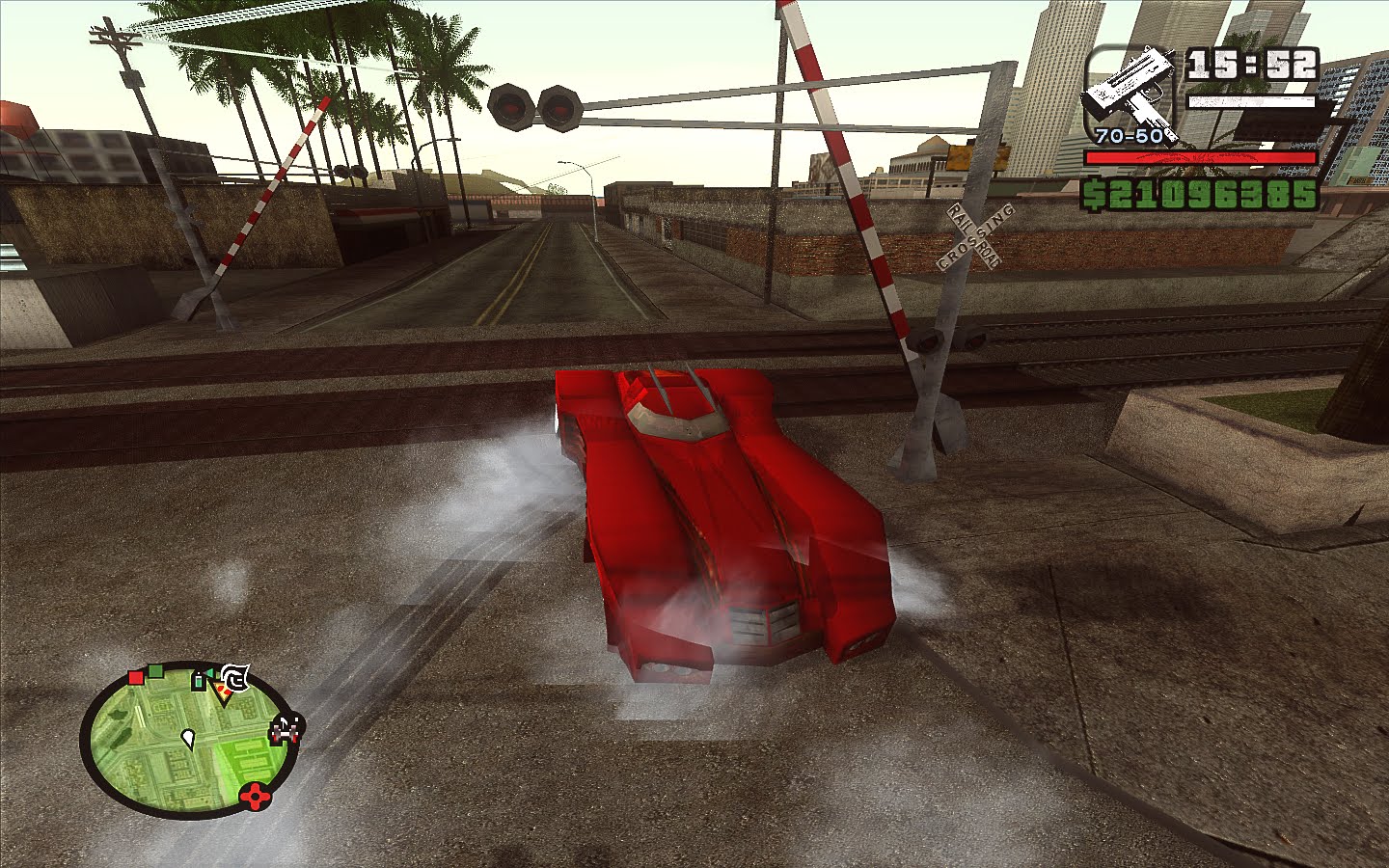1389x868 pixels.
Task: Click the dumbbell gym blip on the radar edge
Action: pos(284,731)
